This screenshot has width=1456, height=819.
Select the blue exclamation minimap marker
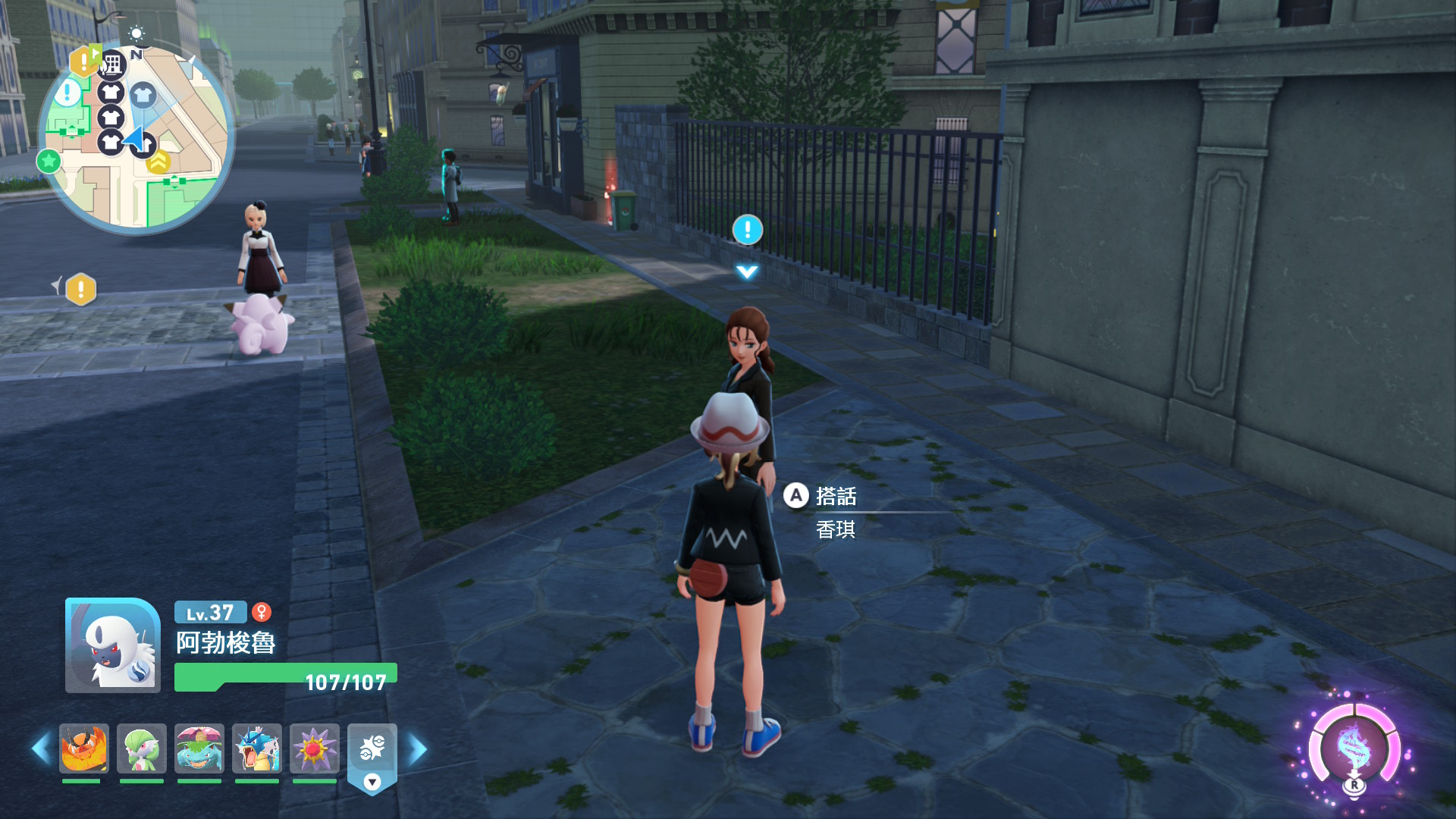tap(68, 93)
